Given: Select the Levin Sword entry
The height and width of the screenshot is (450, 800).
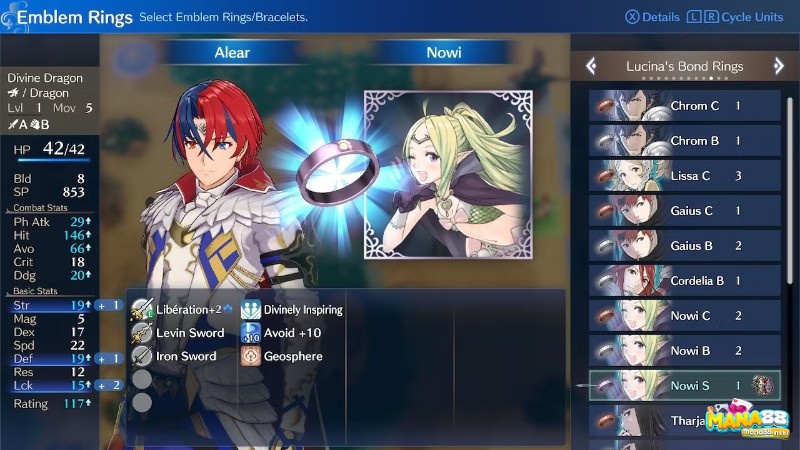Looking at the screenshot, I should point(182,333).
